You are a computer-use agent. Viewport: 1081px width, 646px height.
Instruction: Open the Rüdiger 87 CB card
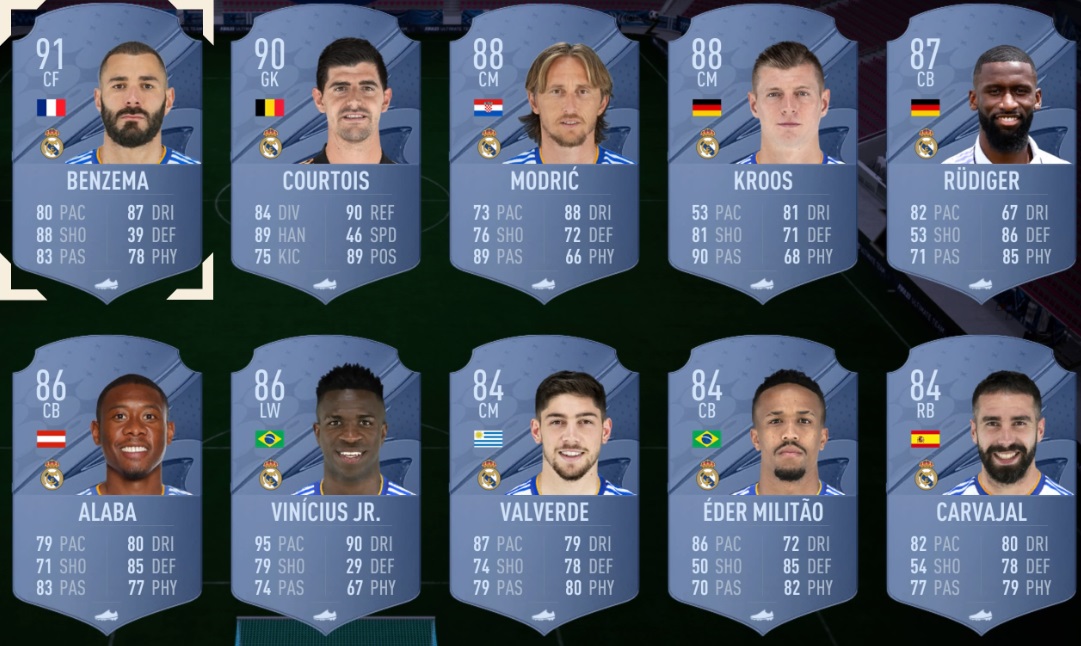click(x=981, y=150)
